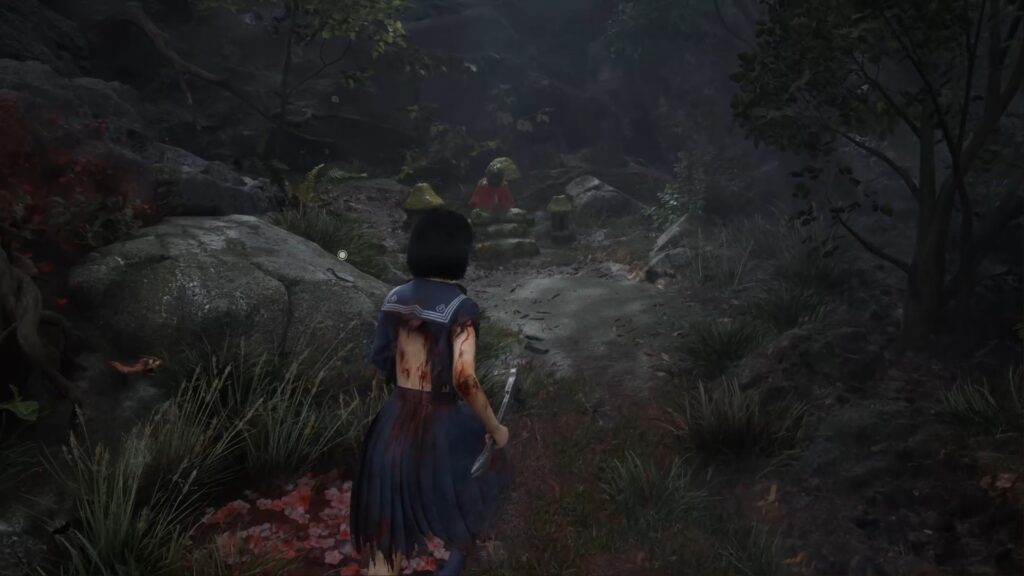Select the white circular interaction marker

[342, 256]
